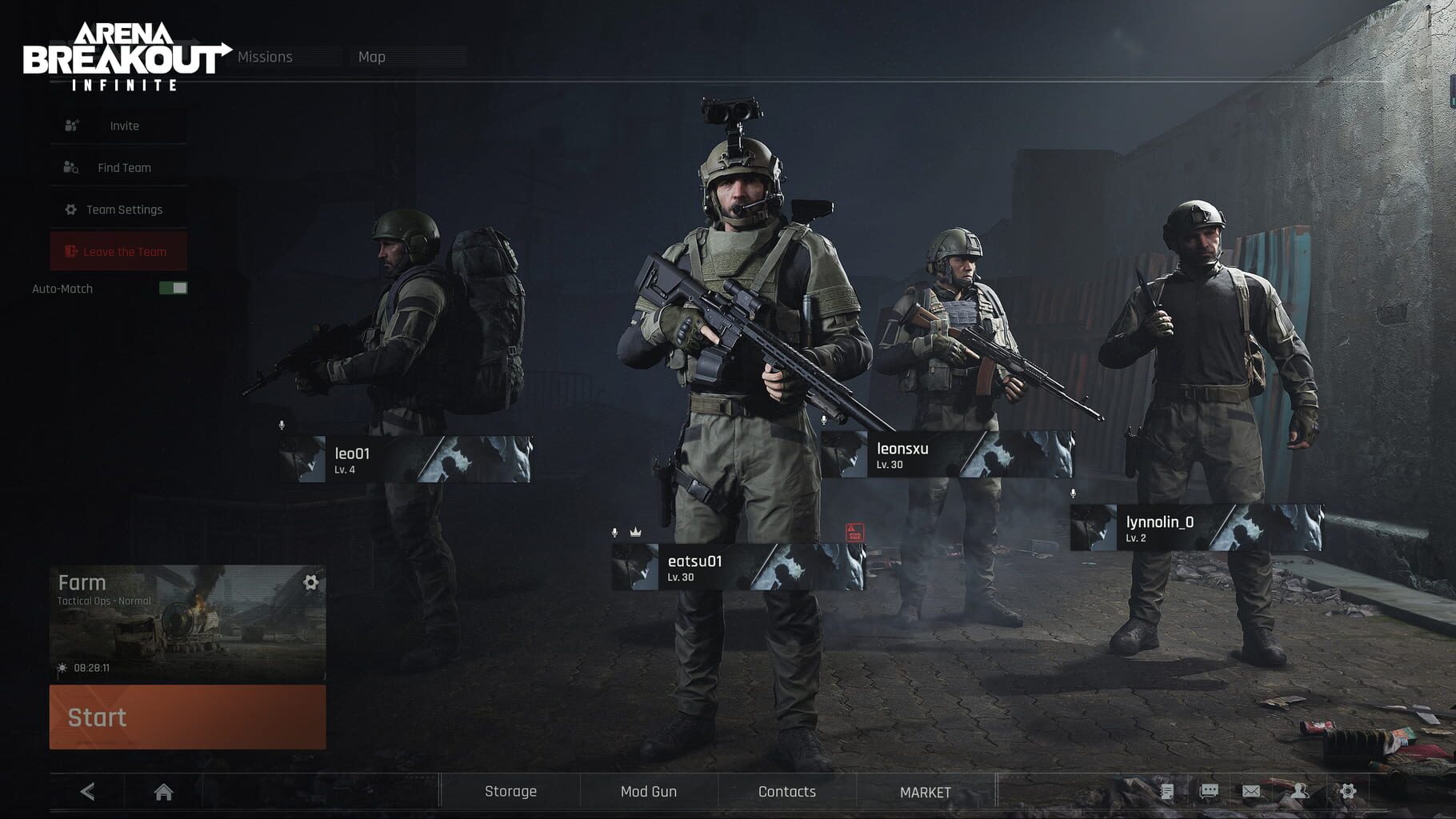
Task: Open the MARKET from the bottom menu
Action: (925, 791)
